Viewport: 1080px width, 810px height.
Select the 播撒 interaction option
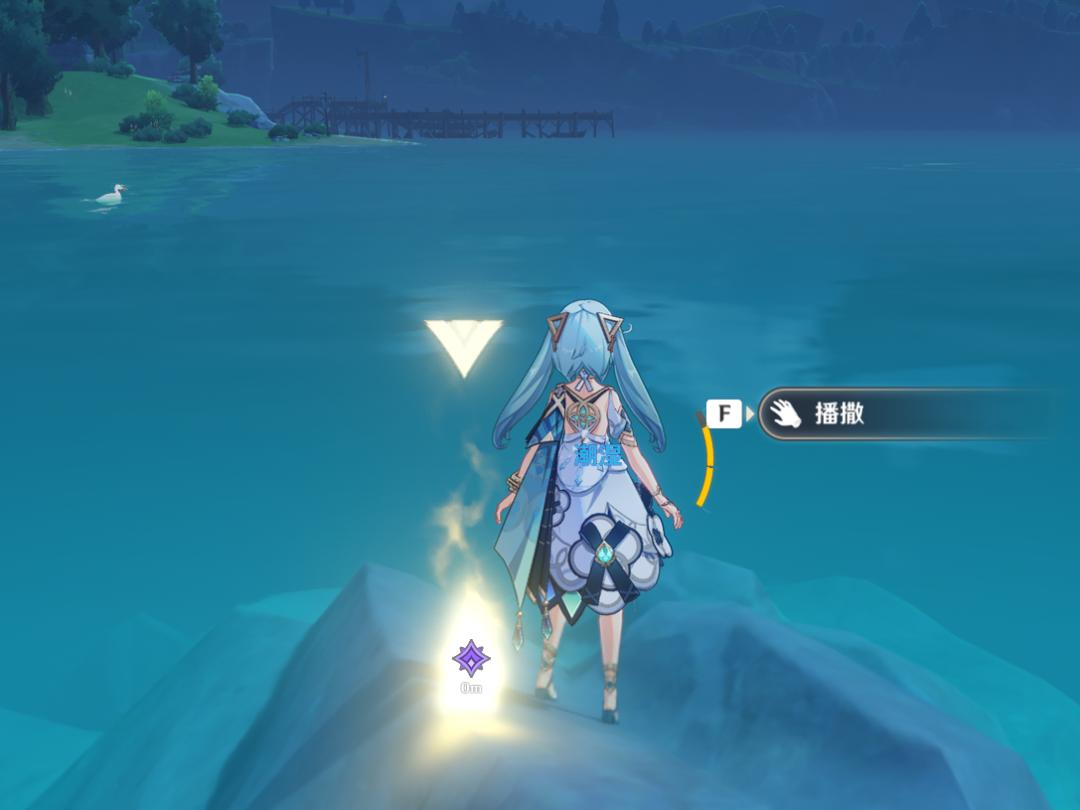tap(880, 414)
